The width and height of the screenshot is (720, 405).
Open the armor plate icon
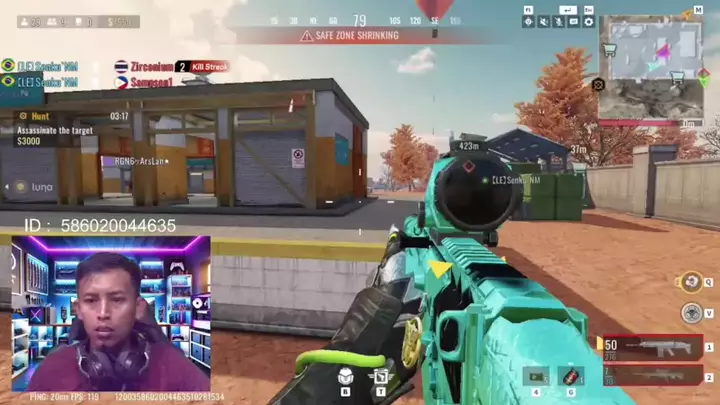pyautogui.click(x=345, y=376)
